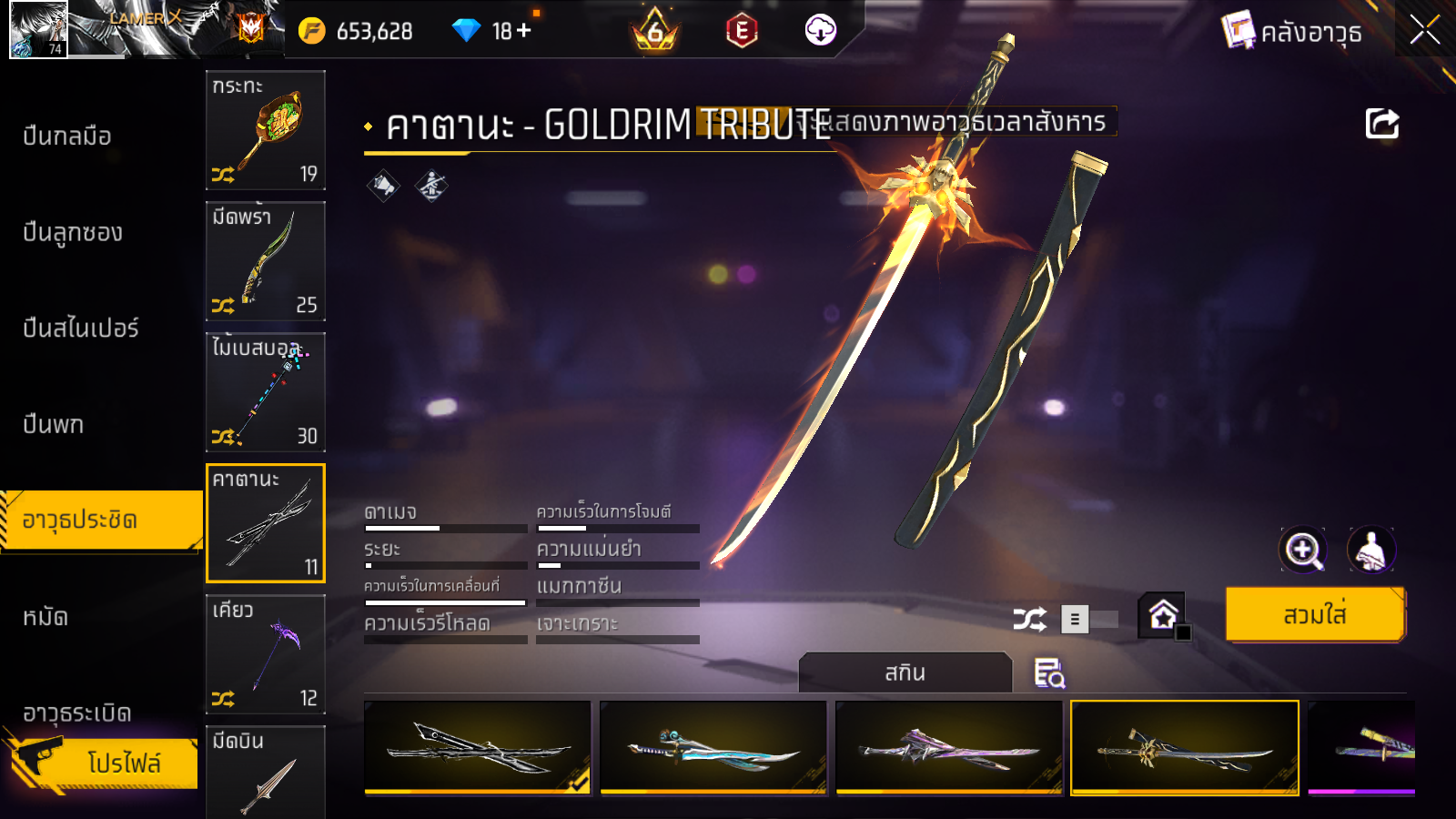Select the ปืนกลมือ weapon category

[67, 136]
